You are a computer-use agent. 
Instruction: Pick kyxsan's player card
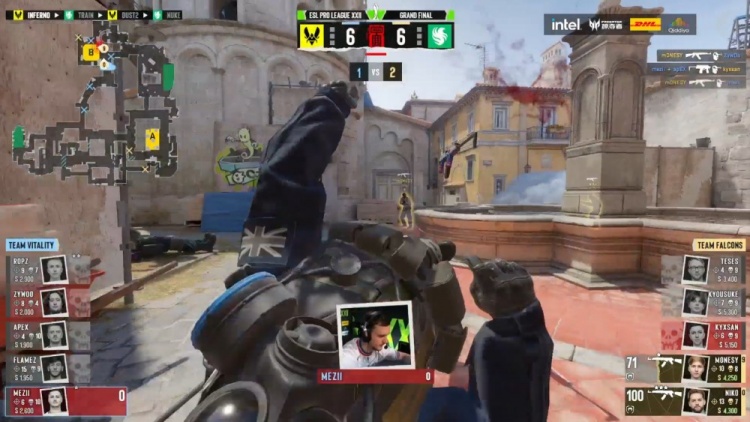click(712, 334)
